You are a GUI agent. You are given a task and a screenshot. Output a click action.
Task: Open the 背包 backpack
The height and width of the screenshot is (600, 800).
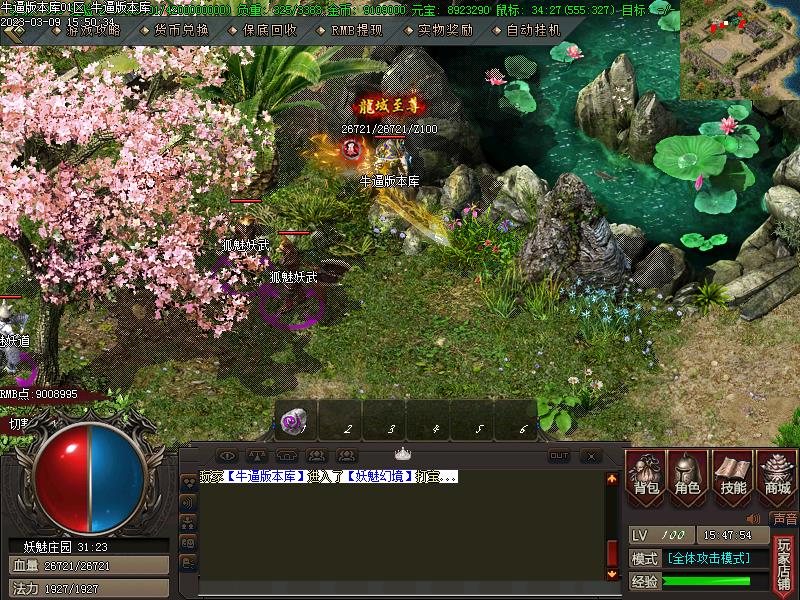[x=646, y=474]
